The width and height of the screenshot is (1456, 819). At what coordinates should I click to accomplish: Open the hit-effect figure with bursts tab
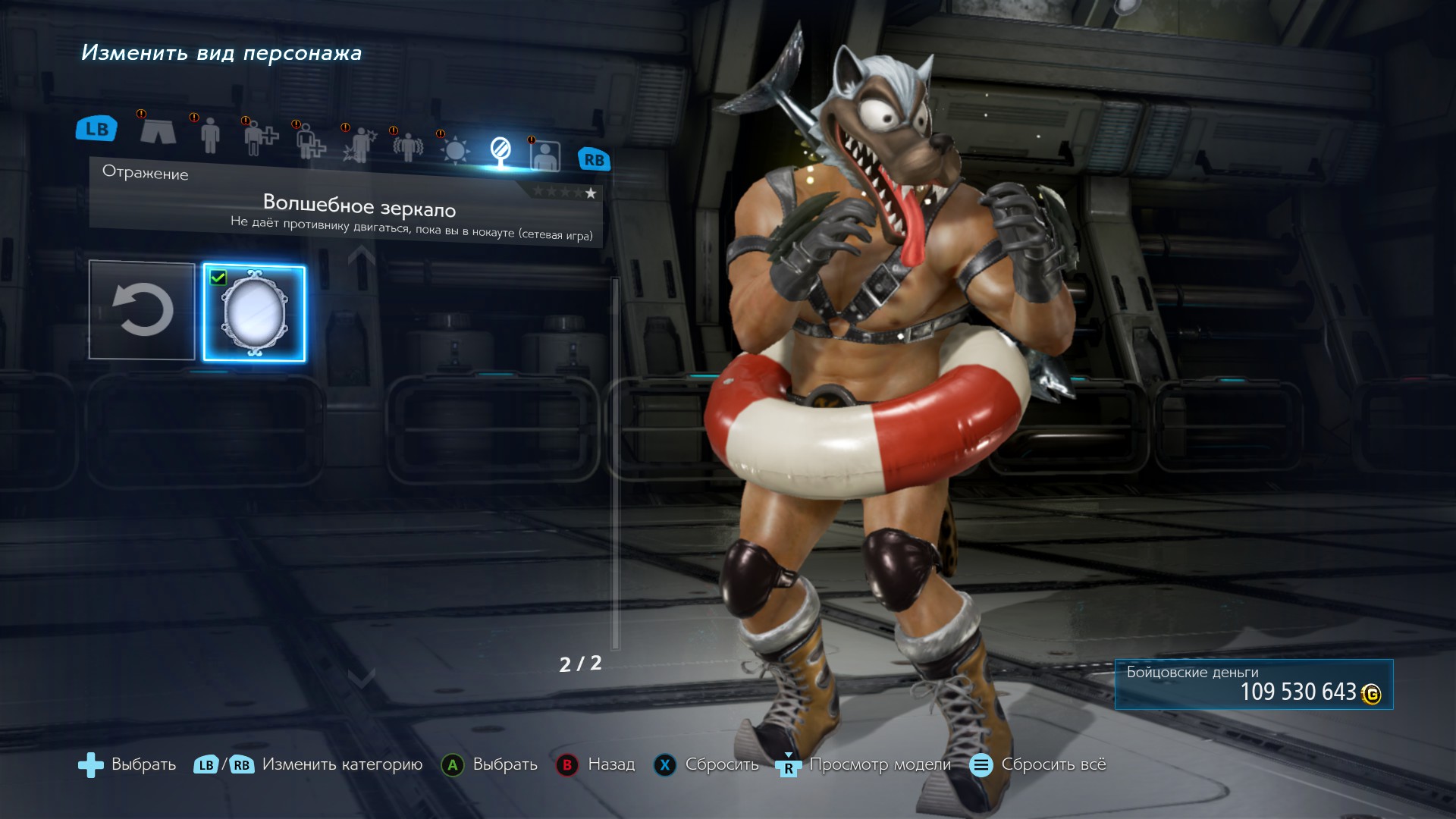click(x=359, y=144)
